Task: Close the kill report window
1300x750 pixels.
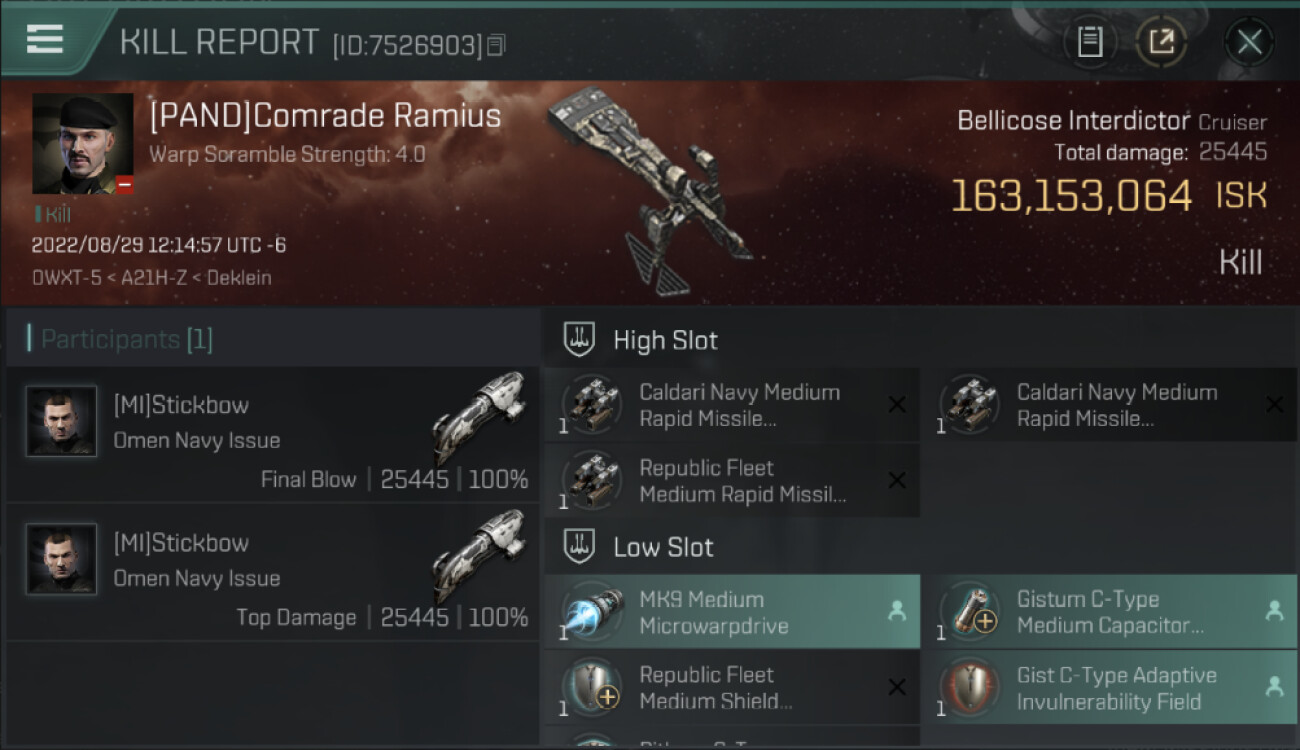Action: point(1249,42)
